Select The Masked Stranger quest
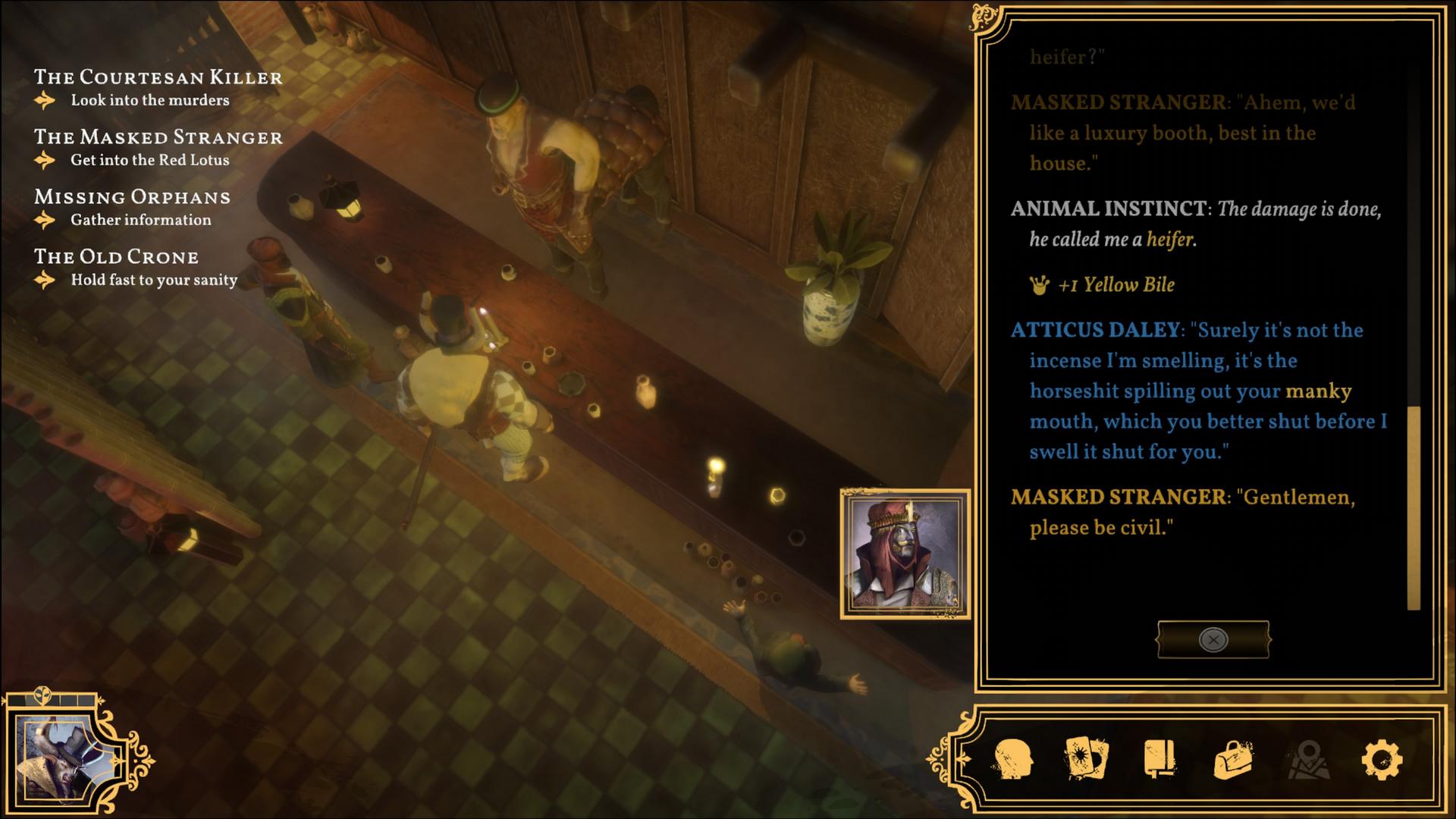1456x819 pixels. 158,137
